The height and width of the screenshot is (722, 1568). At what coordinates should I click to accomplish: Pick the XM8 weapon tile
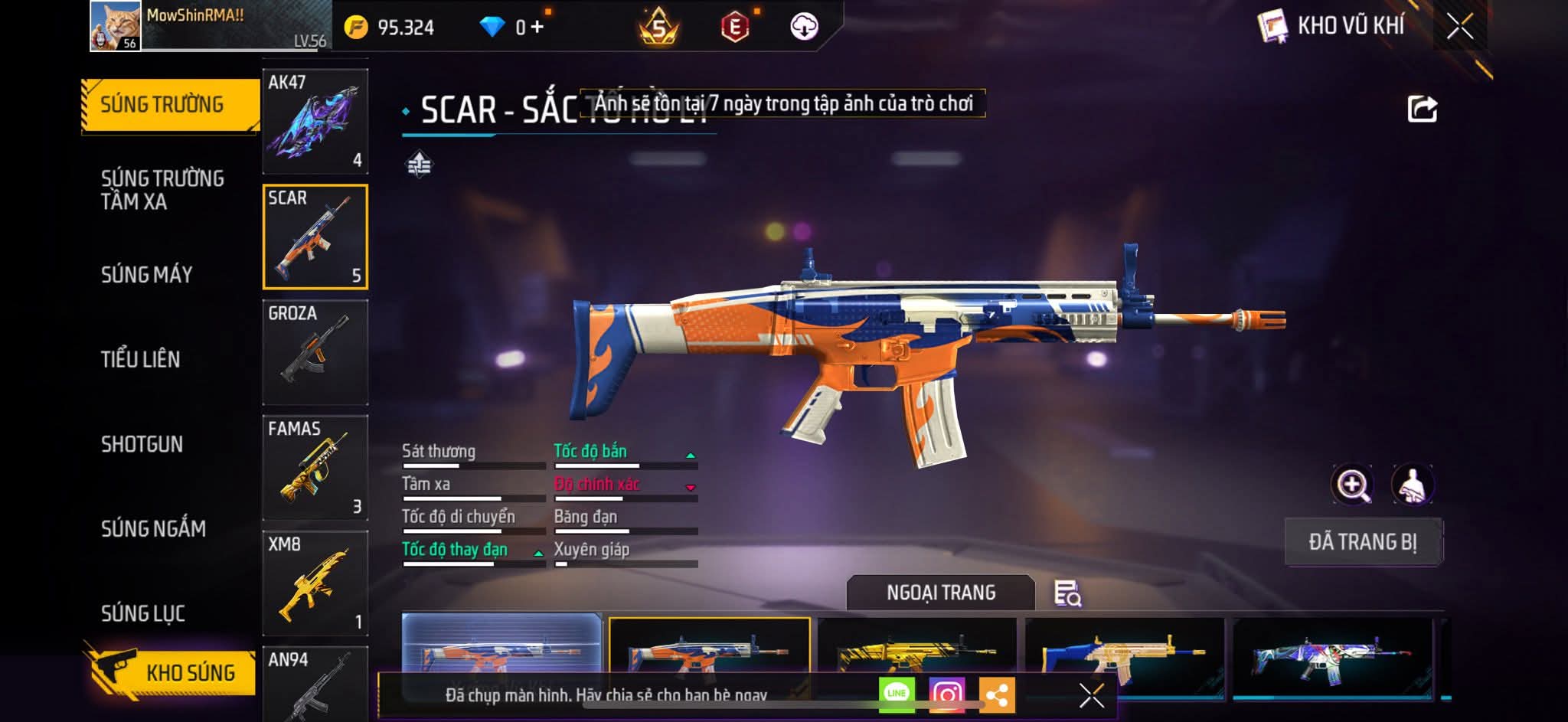pyautogui.click(x=315, y=583)
